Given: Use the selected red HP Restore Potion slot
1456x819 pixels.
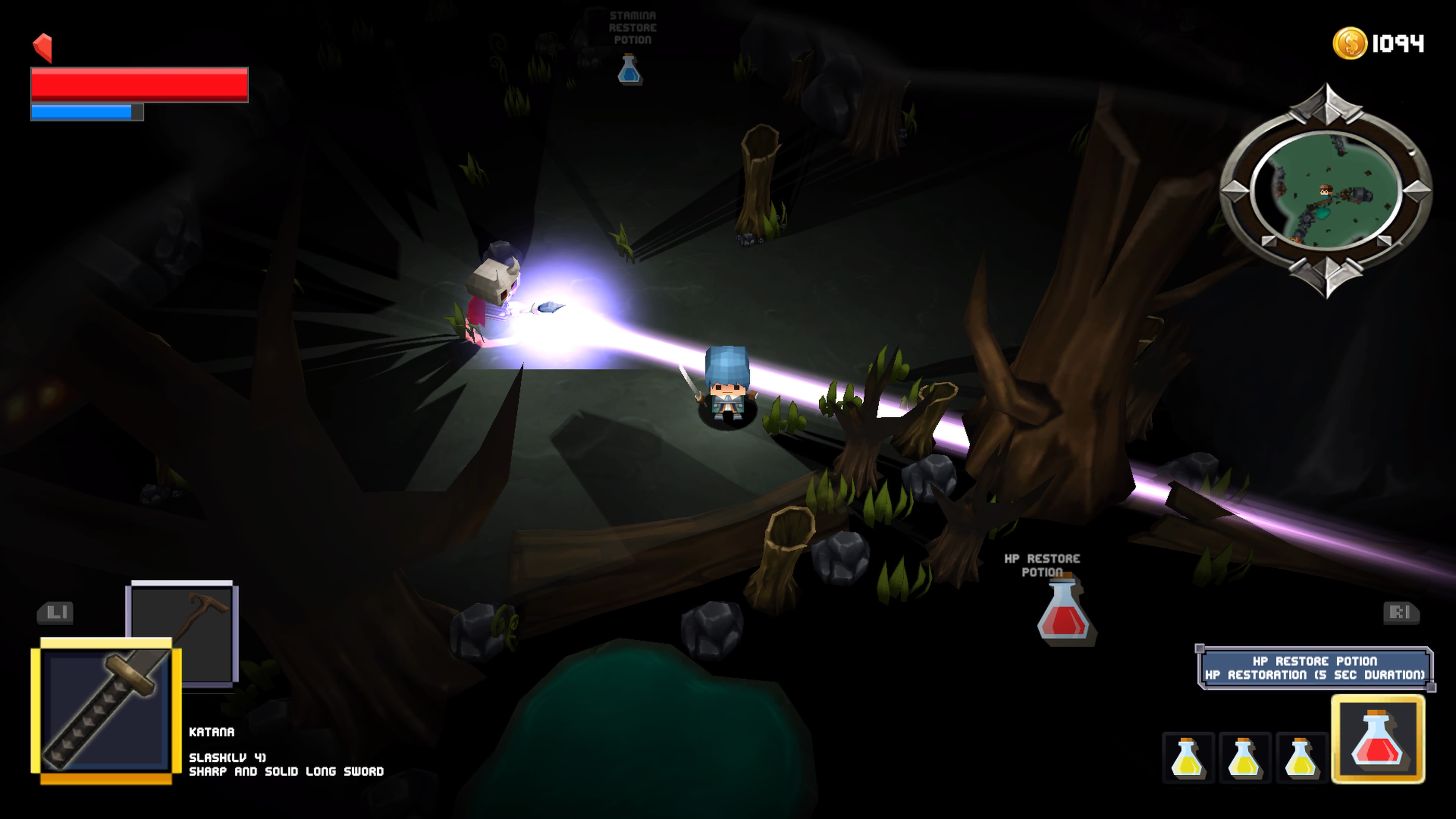Looking at the screenshot, I should pyautogui.click(x=1378, y=739).
